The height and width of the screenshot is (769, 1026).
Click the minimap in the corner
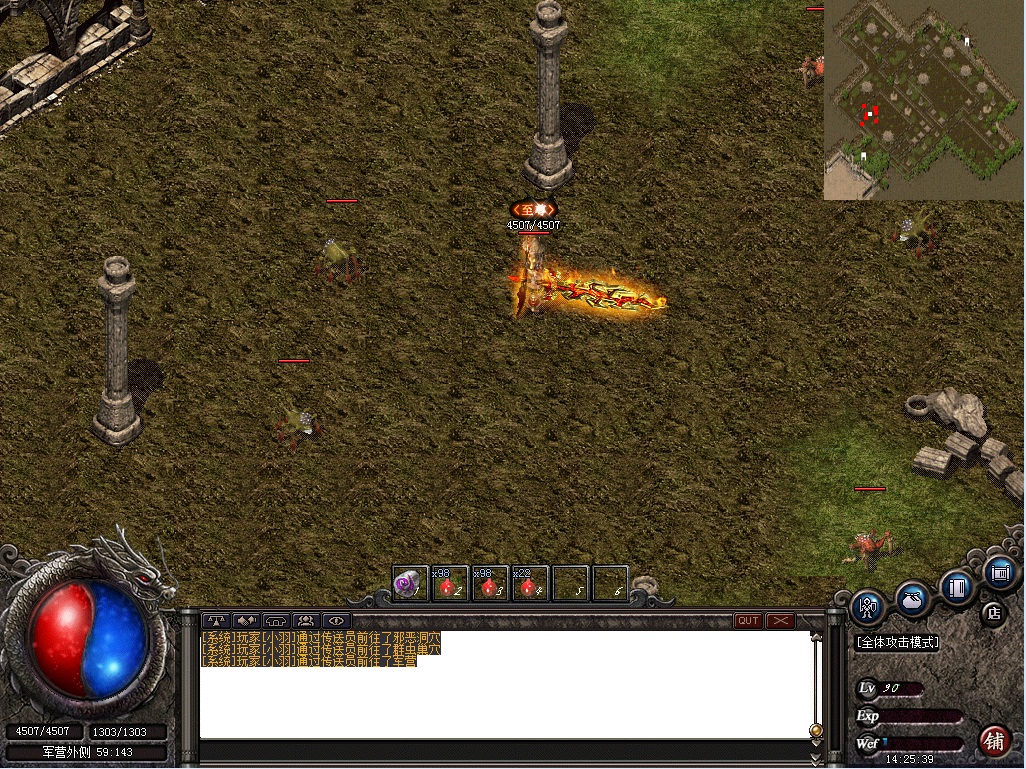pos(924,100)
